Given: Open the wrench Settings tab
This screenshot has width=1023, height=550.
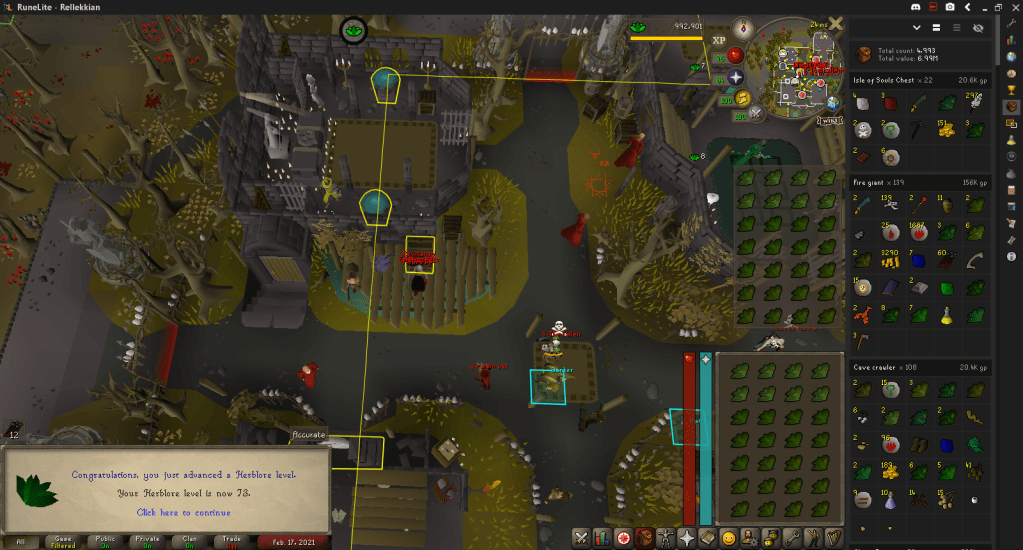Looking at the screenshot, I should [792, 538].
